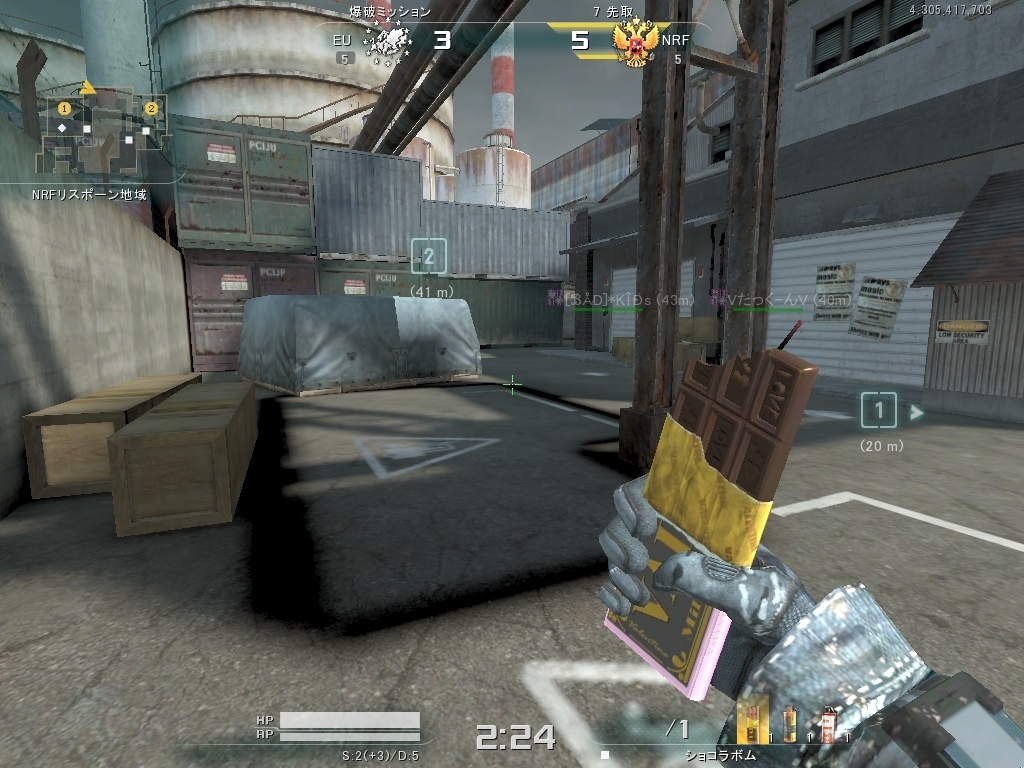
Task: Select the site 1 marker on minimap
Action: 64,107
